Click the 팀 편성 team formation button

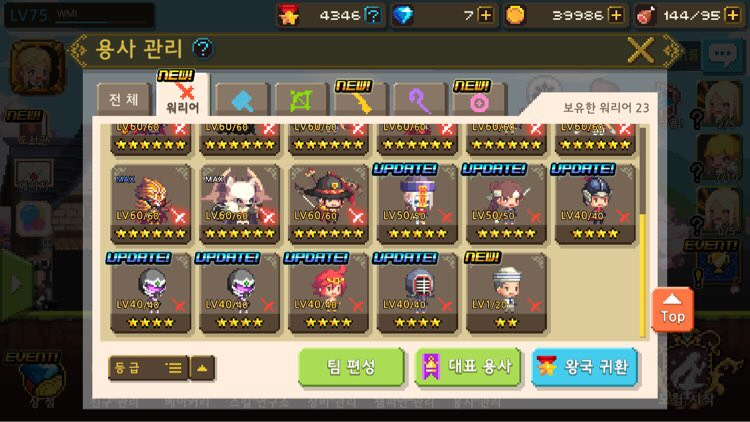coord(351,367)
